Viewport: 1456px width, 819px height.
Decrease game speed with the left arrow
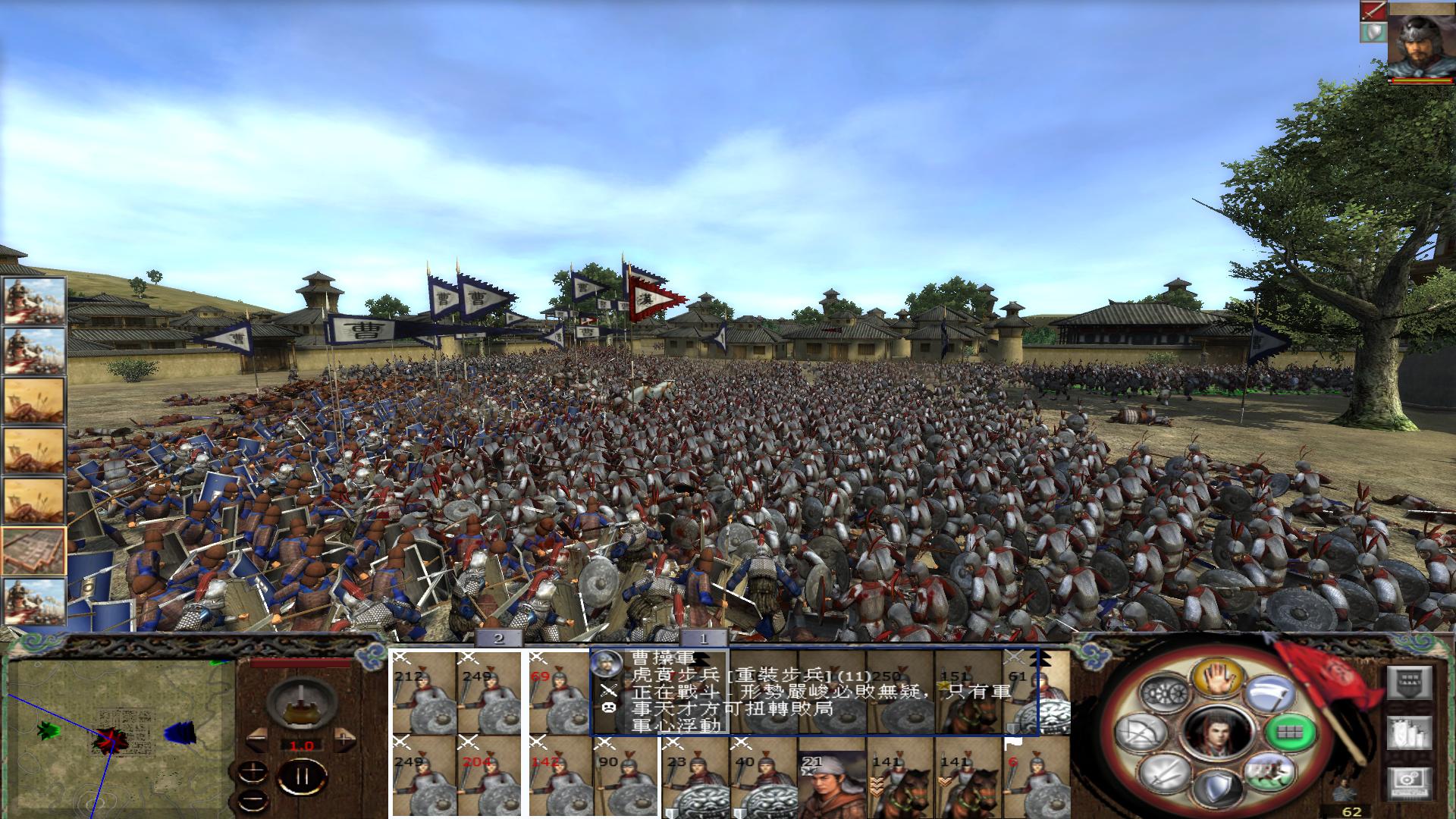click(258, 739)
